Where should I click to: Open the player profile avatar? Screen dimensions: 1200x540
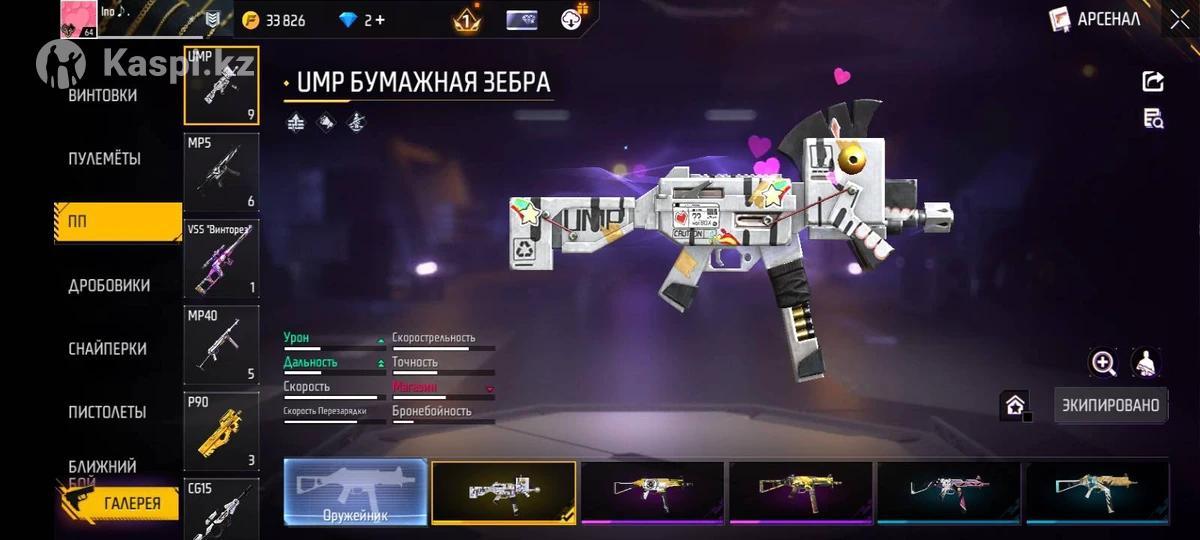click(x=80, y=19)
